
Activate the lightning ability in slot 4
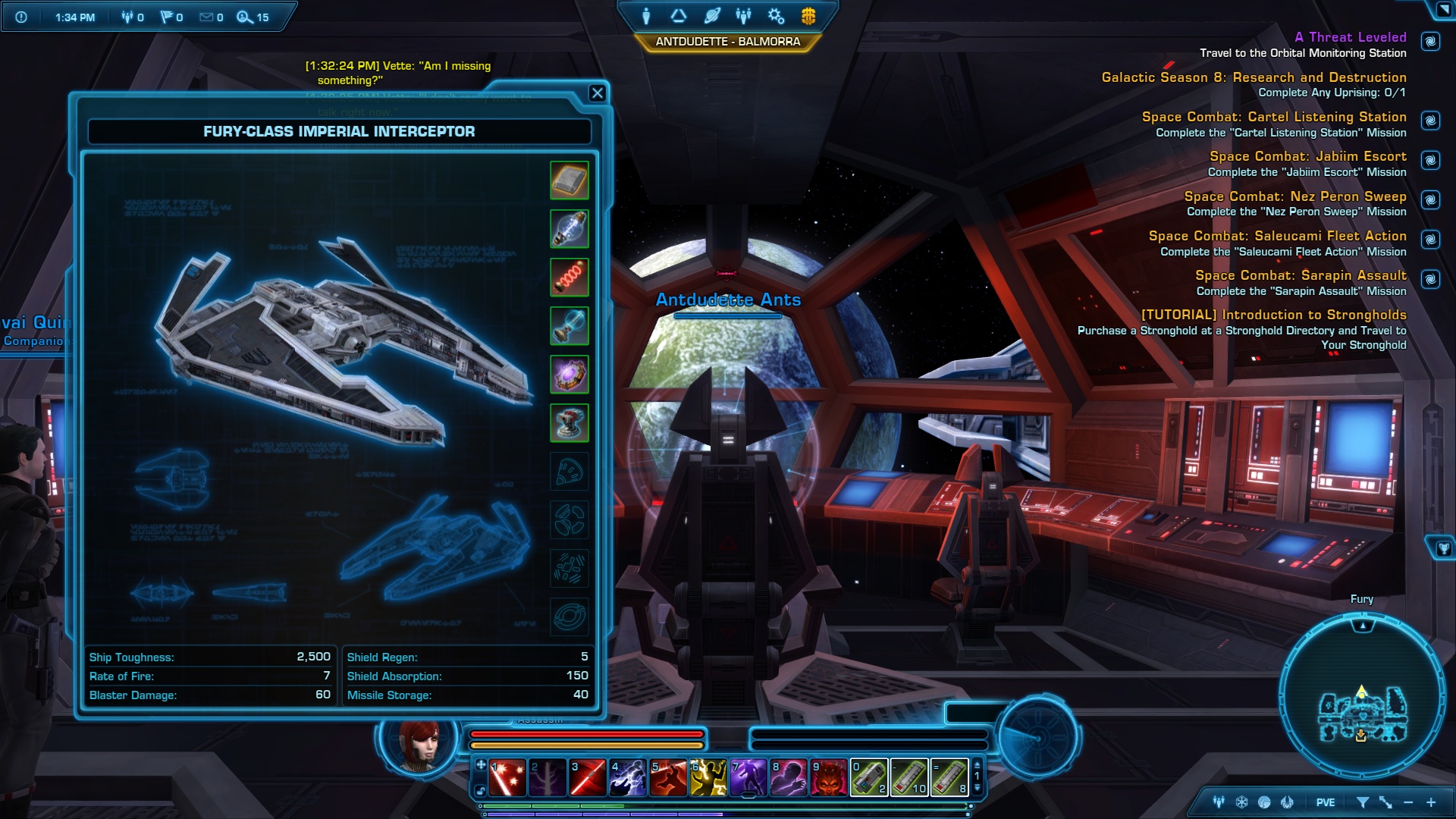click(x=628, y=777)
